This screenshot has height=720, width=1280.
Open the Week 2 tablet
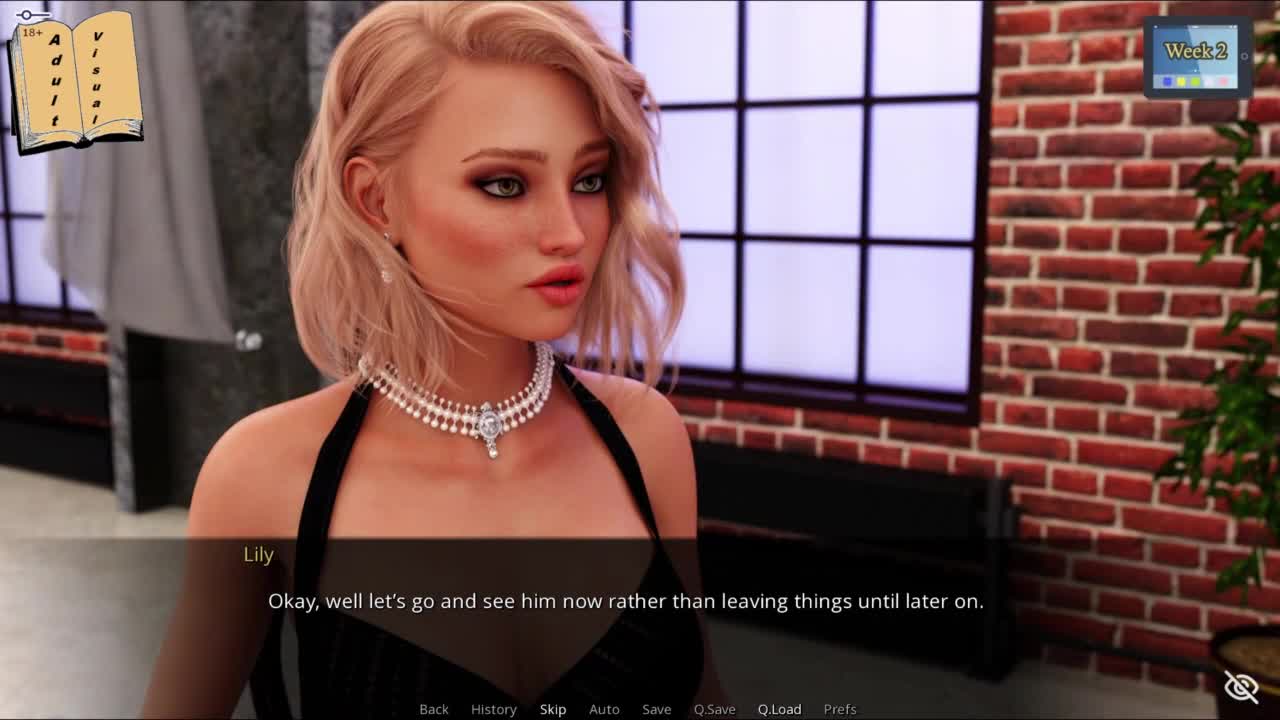pyautogui.click(x=1197, y=57)
